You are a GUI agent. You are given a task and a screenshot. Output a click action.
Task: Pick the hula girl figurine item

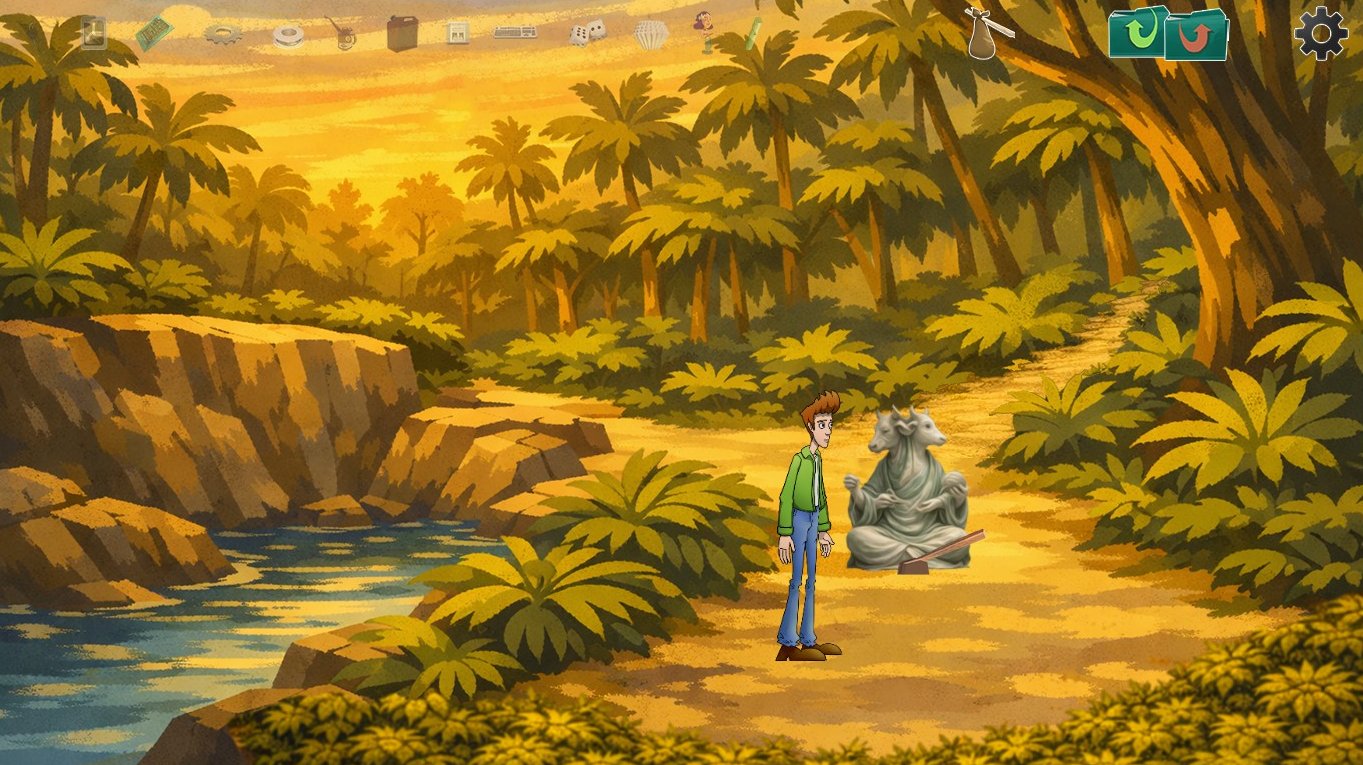[704, 32]
